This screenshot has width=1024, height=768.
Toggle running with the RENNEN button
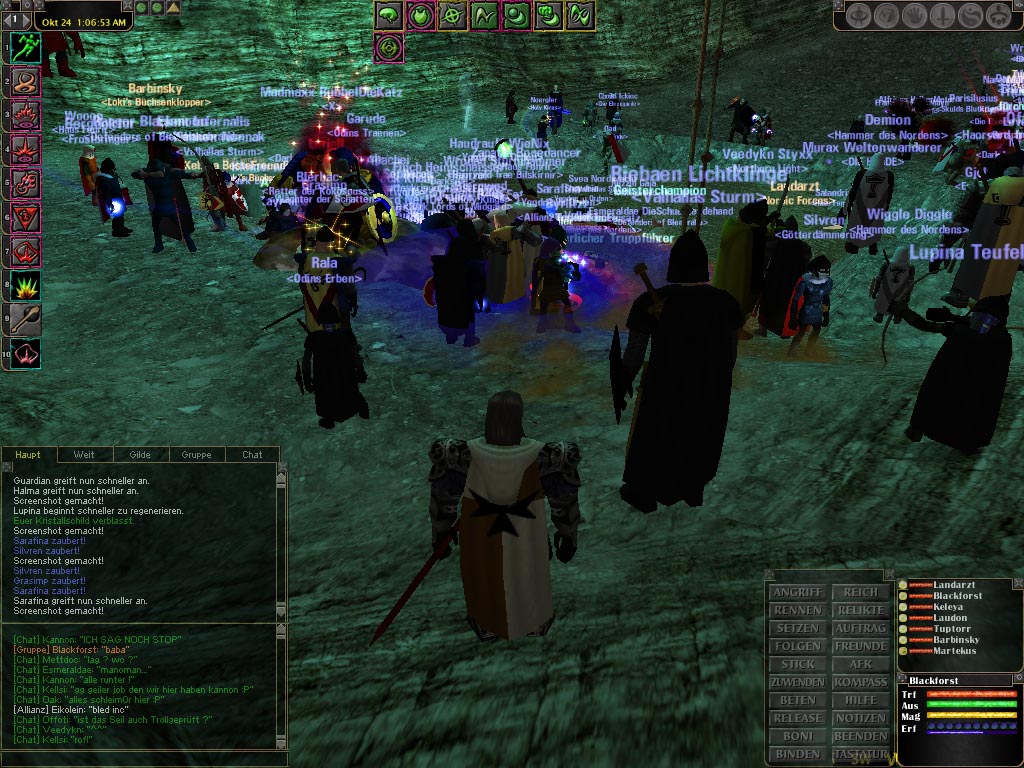tap(797, 610)
